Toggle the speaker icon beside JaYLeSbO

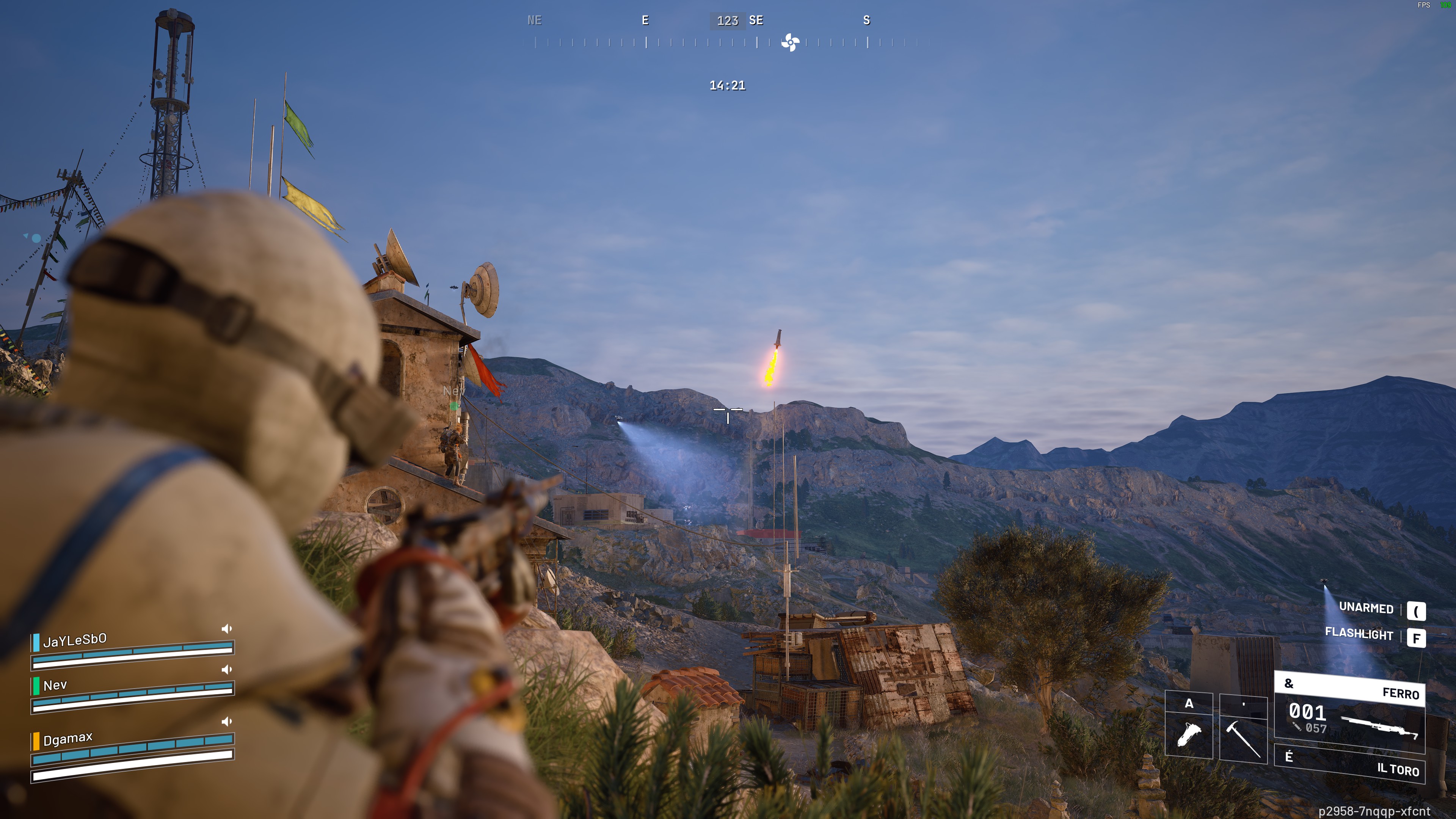[x=227, y=629]
